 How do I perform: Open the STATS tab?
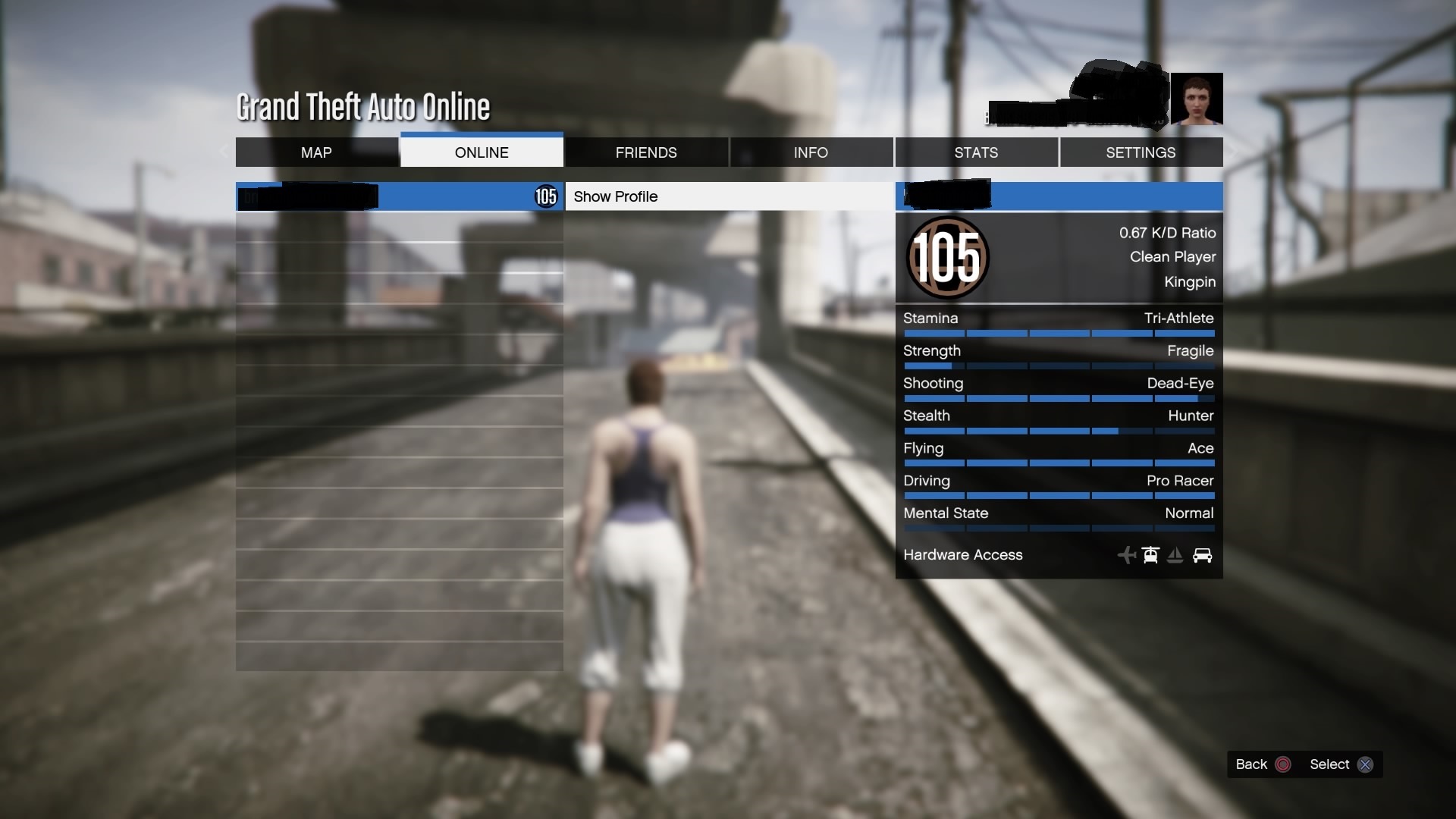point(977,152)
